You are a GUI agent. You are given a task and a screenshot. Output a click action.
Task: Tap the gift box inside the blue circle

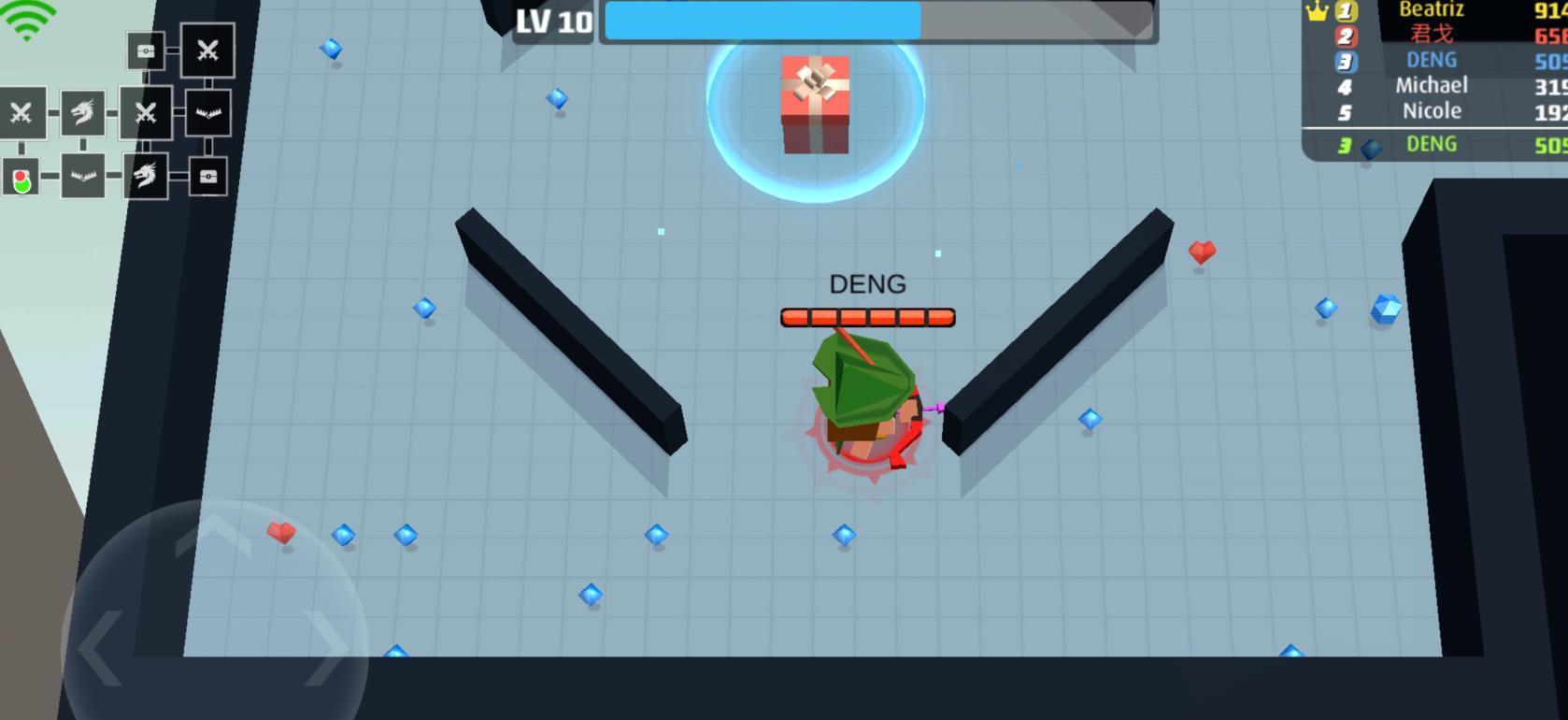815,105
